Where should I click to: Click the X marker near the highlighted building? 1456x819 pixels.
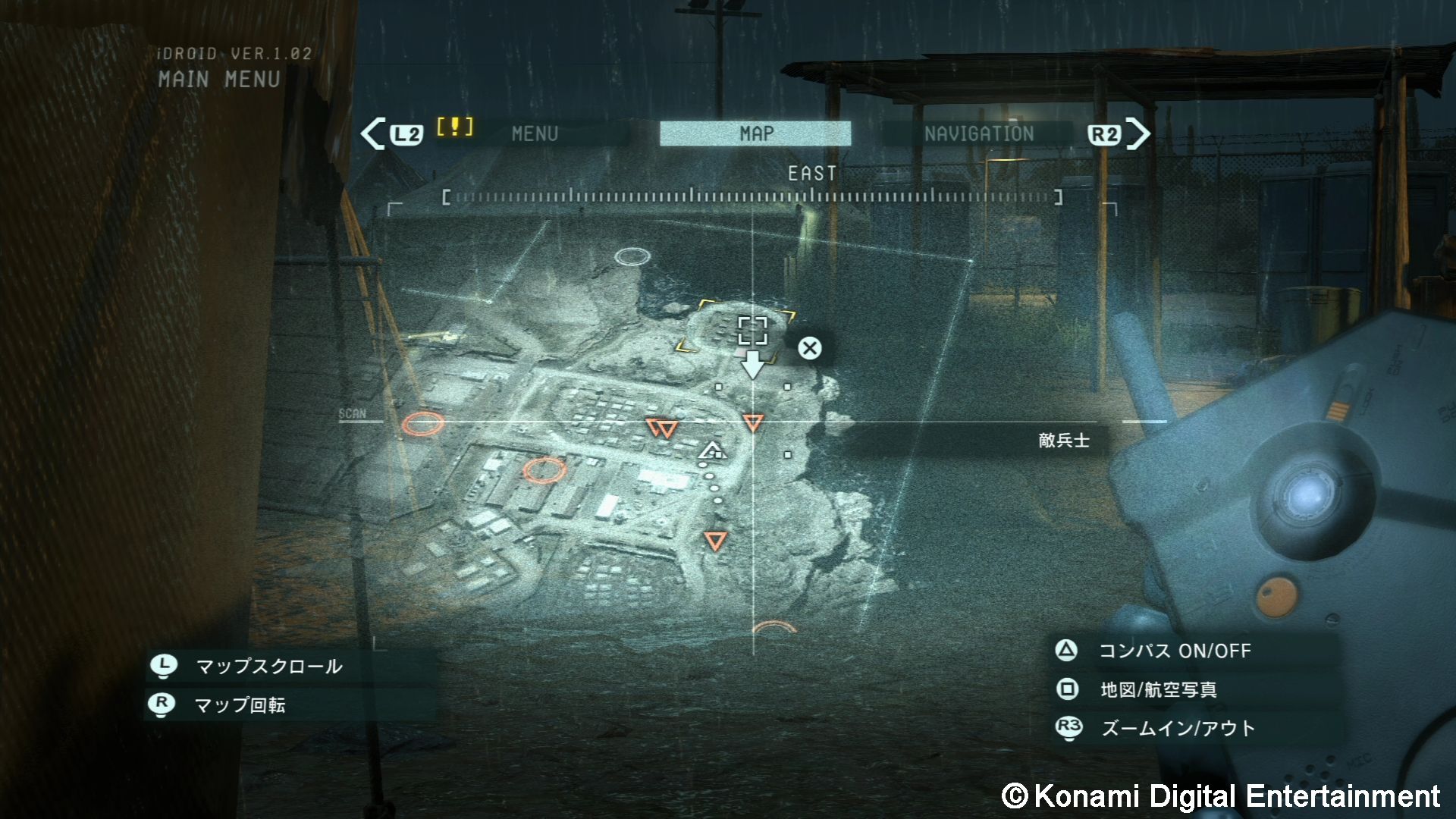pyautogui.click(x=809, y=348)
